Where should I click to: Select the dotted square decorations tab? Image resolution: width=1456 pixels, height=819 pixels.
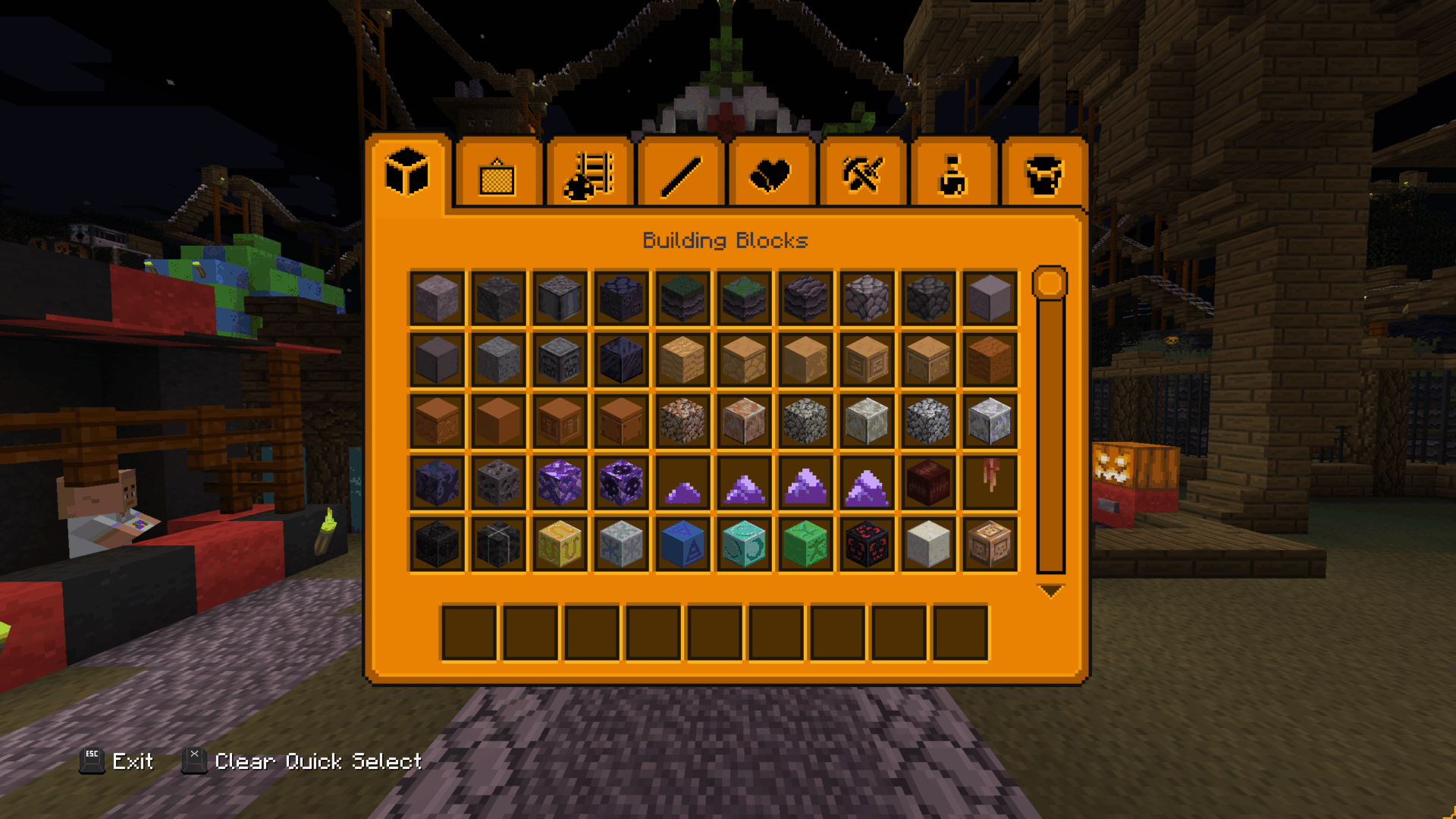(497, 177)
